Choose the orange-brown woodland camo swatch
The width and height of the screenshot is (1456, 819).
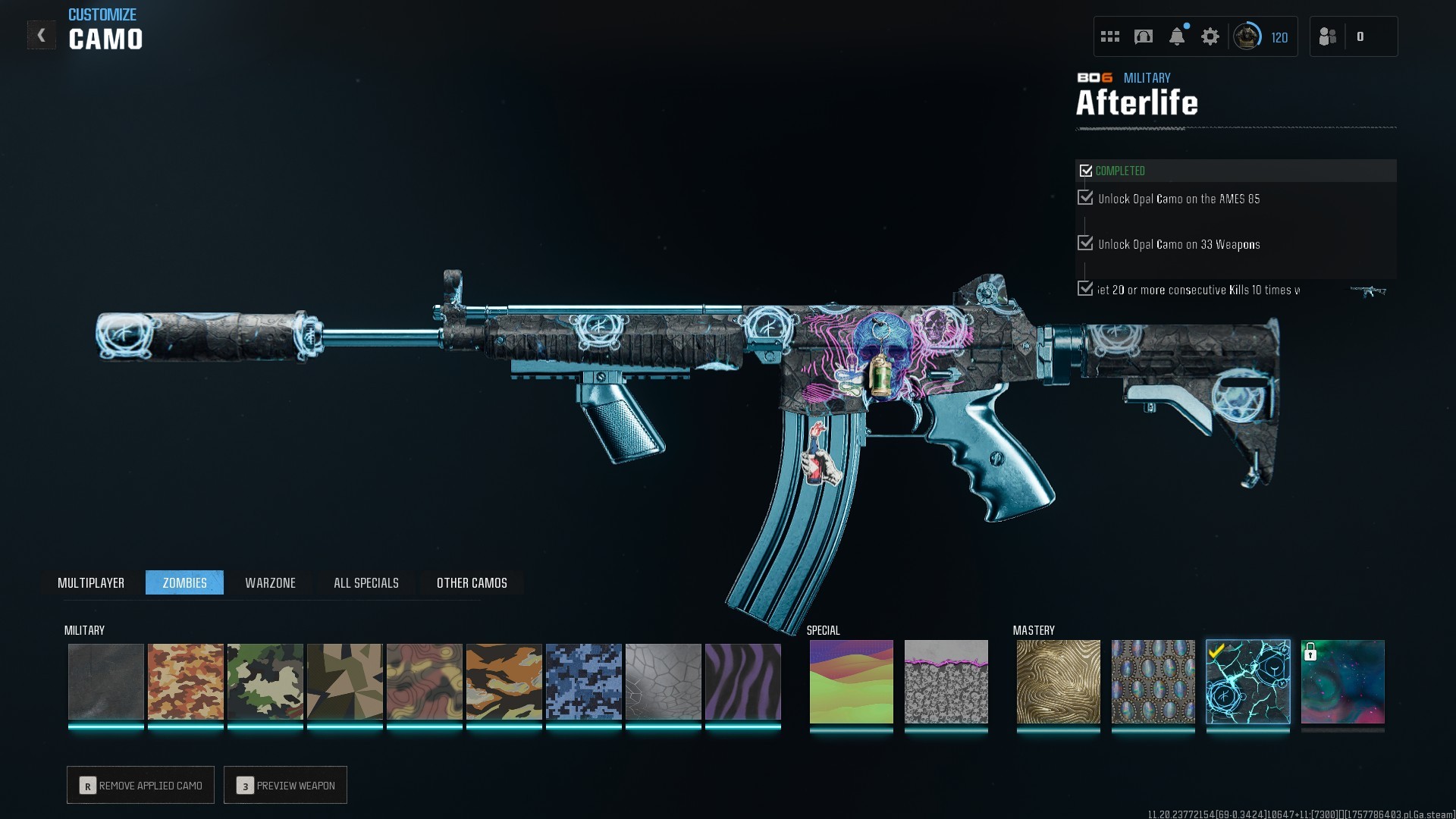[x=185, y=681]
